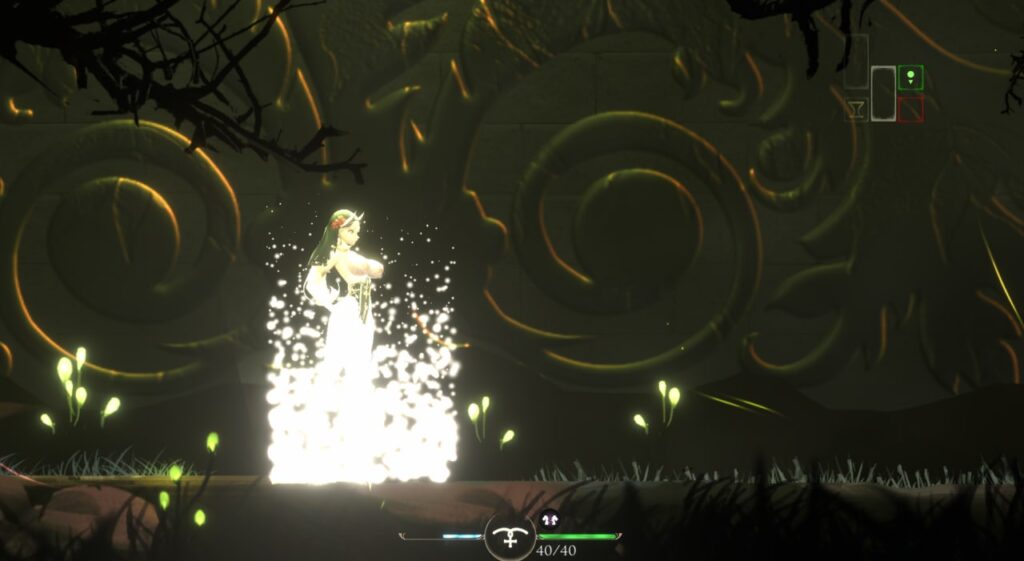Click the purple double-arrow buff icon
This screenshot has height=561, width=1024.
[x=549, y=519]
